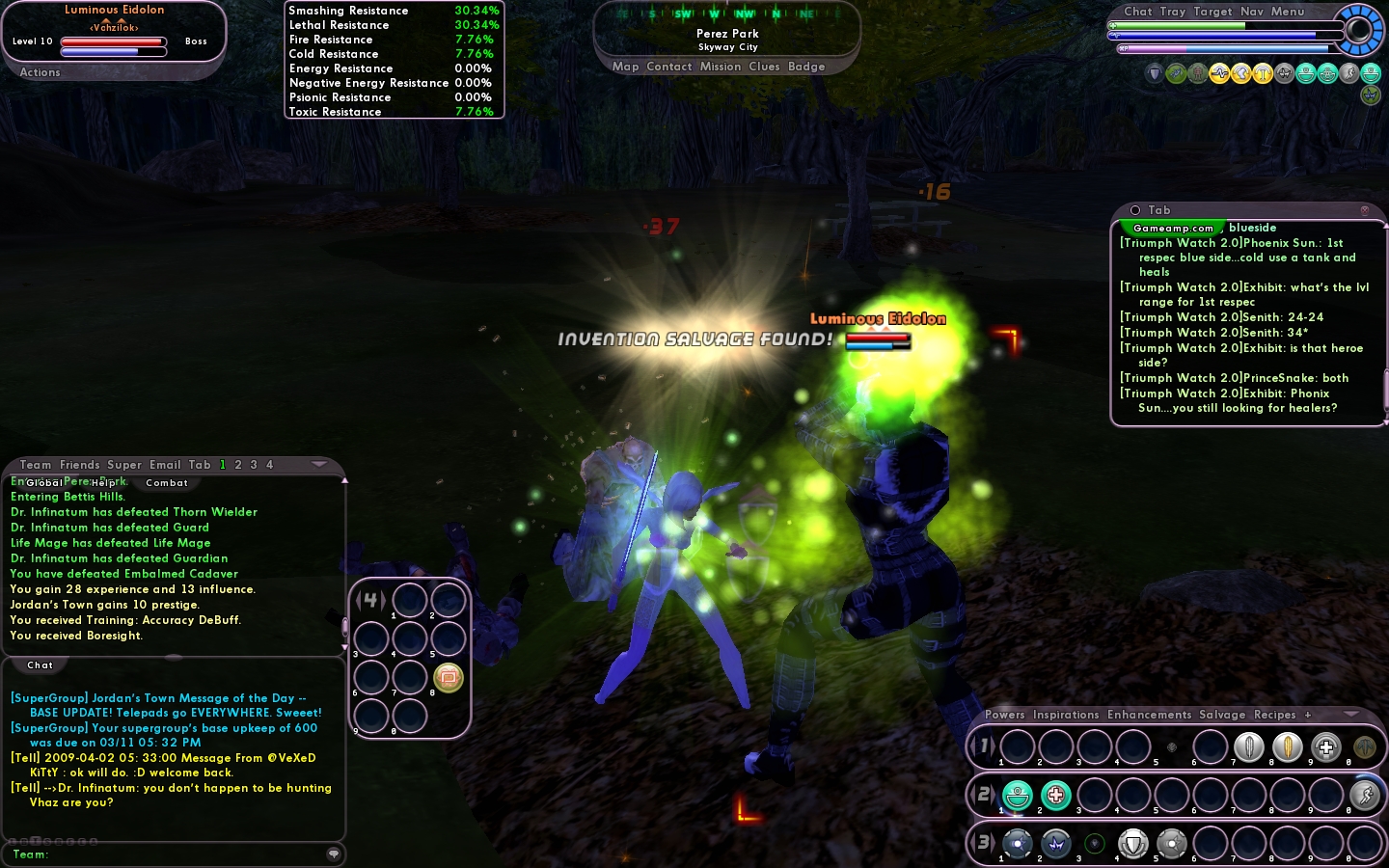Open the Friends list in chat
The image size is (1389, 868).
(80, 465)
